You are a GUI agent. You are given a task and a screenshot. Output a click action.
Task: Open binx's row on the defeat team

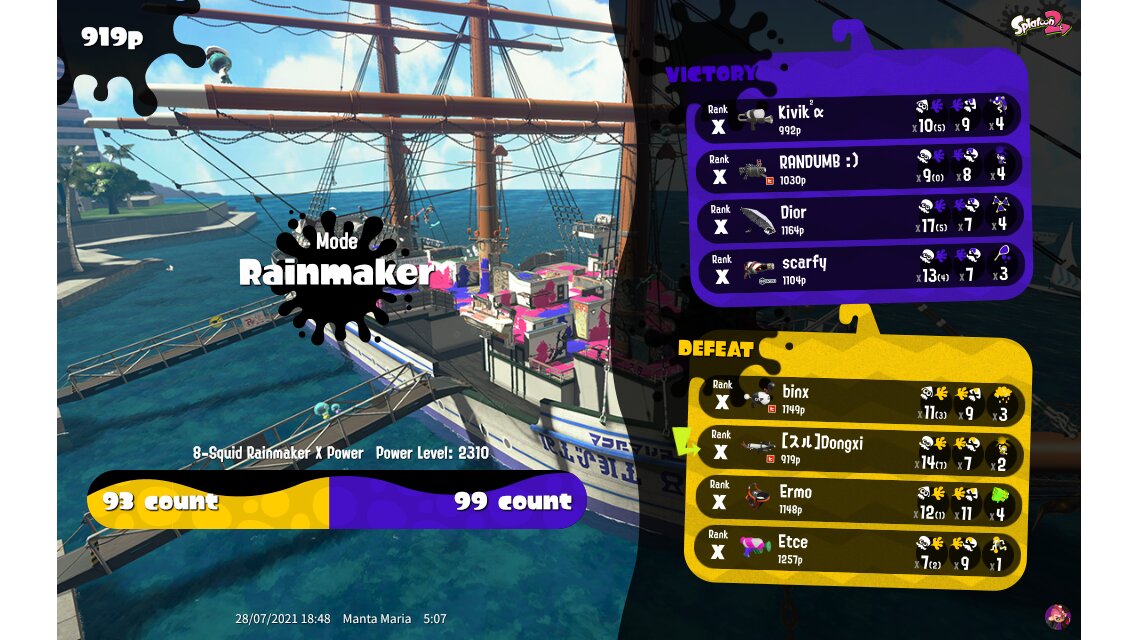tap(858, 399)
